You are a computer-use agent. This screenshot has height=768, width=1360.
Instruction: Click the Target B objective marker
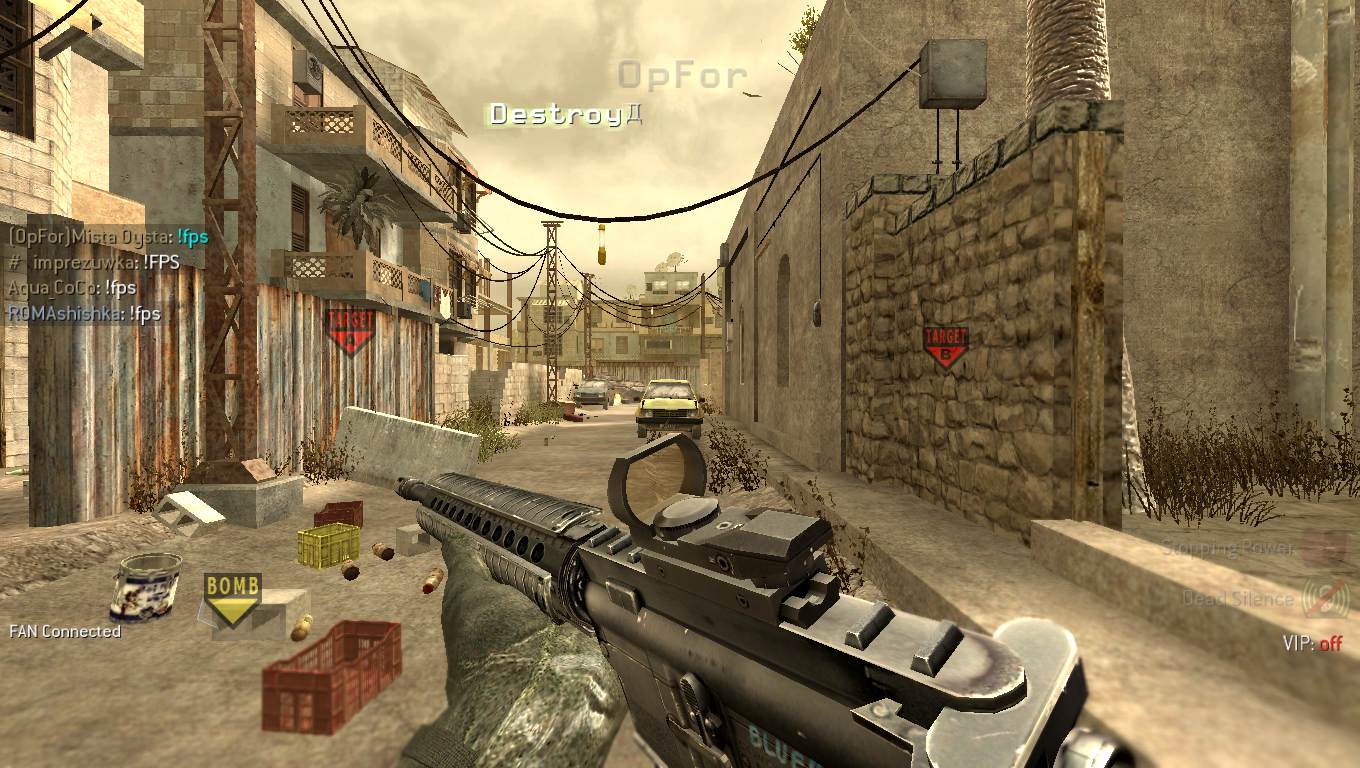pos(945,346)
